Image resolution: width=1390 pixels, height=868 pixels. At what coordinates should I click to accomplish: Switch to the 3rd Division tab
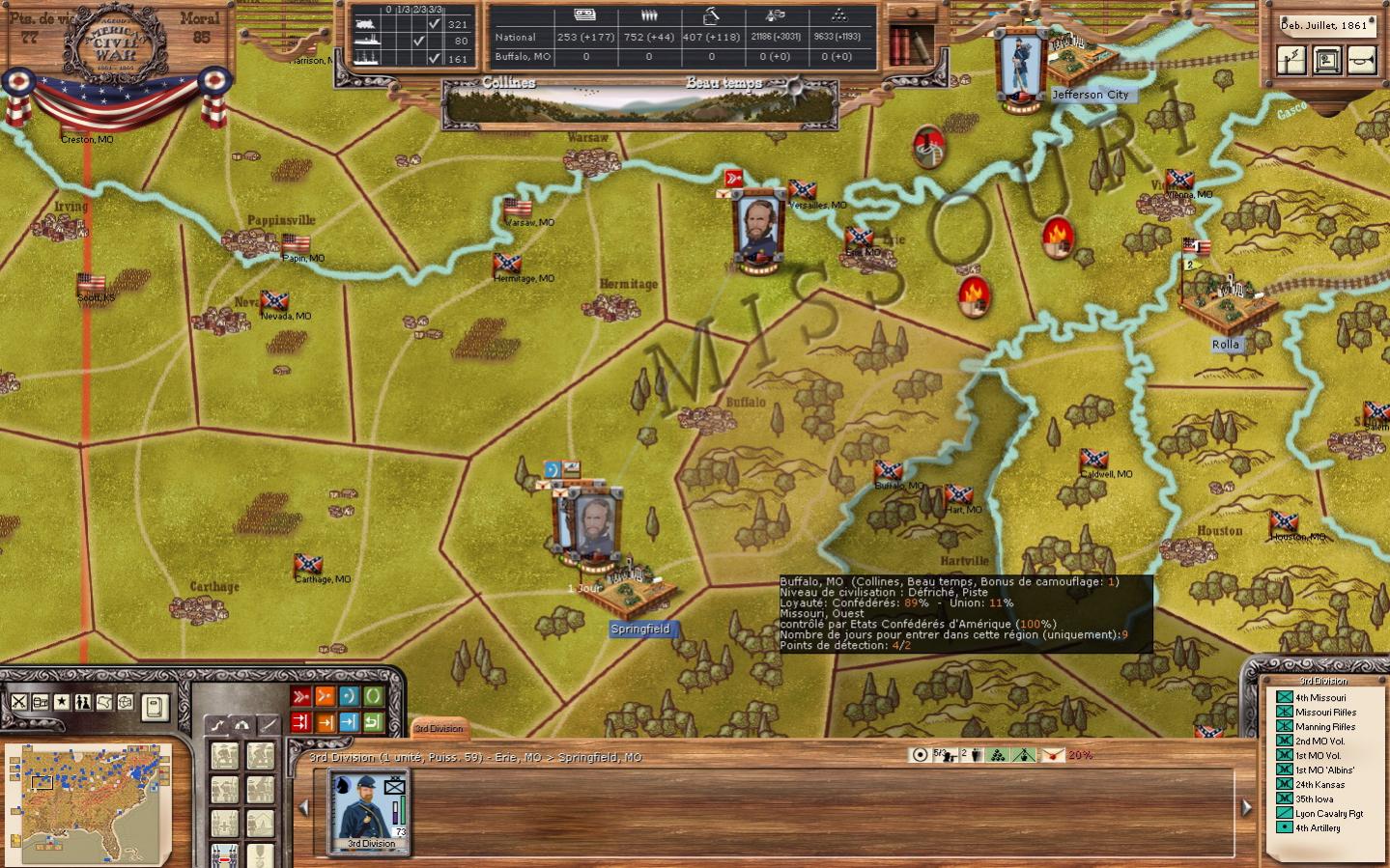pyautogui.click(x=440, y=730)
